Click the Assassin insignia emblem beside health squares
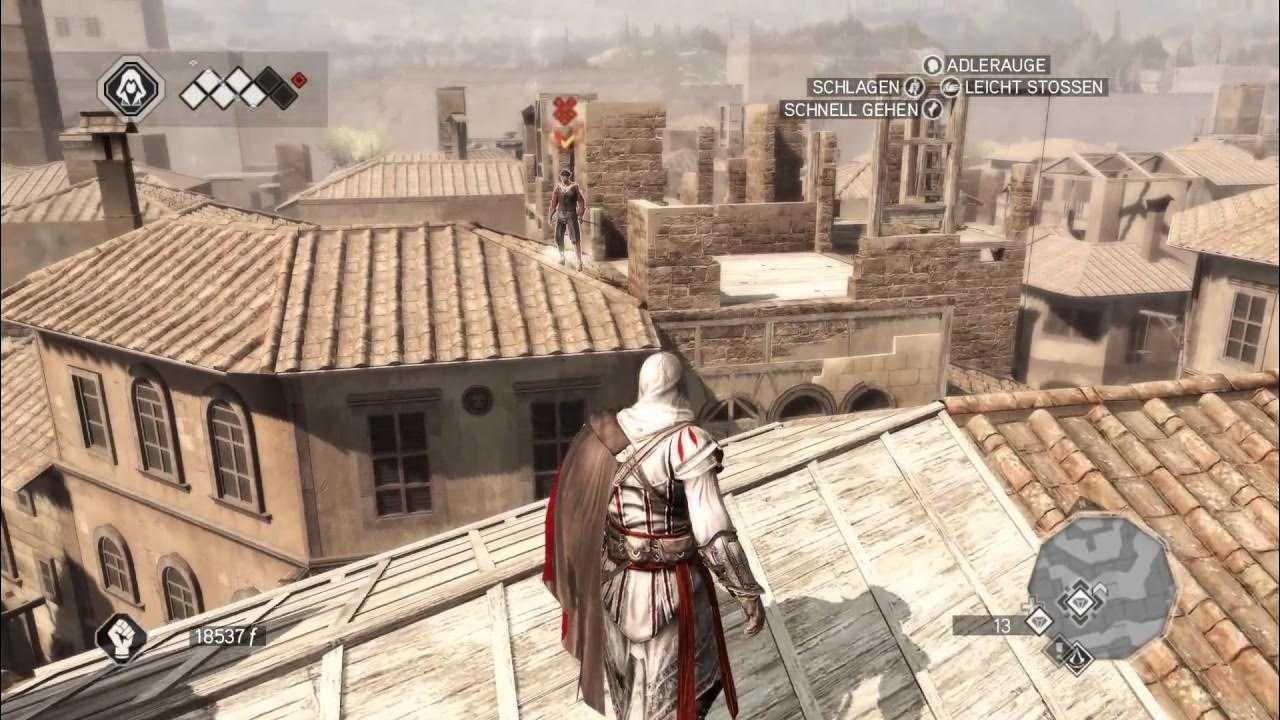Viewport: 1280px width, 720px height. (x=132, y=89)
